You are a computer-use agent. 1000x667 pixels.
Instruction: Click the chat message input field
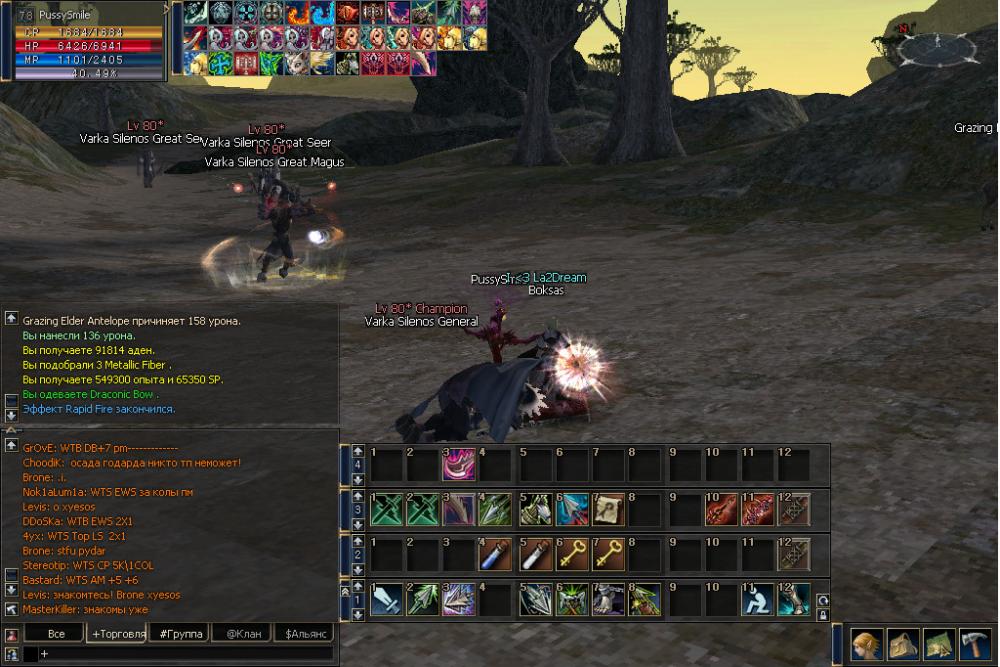(x=185, y=653)
